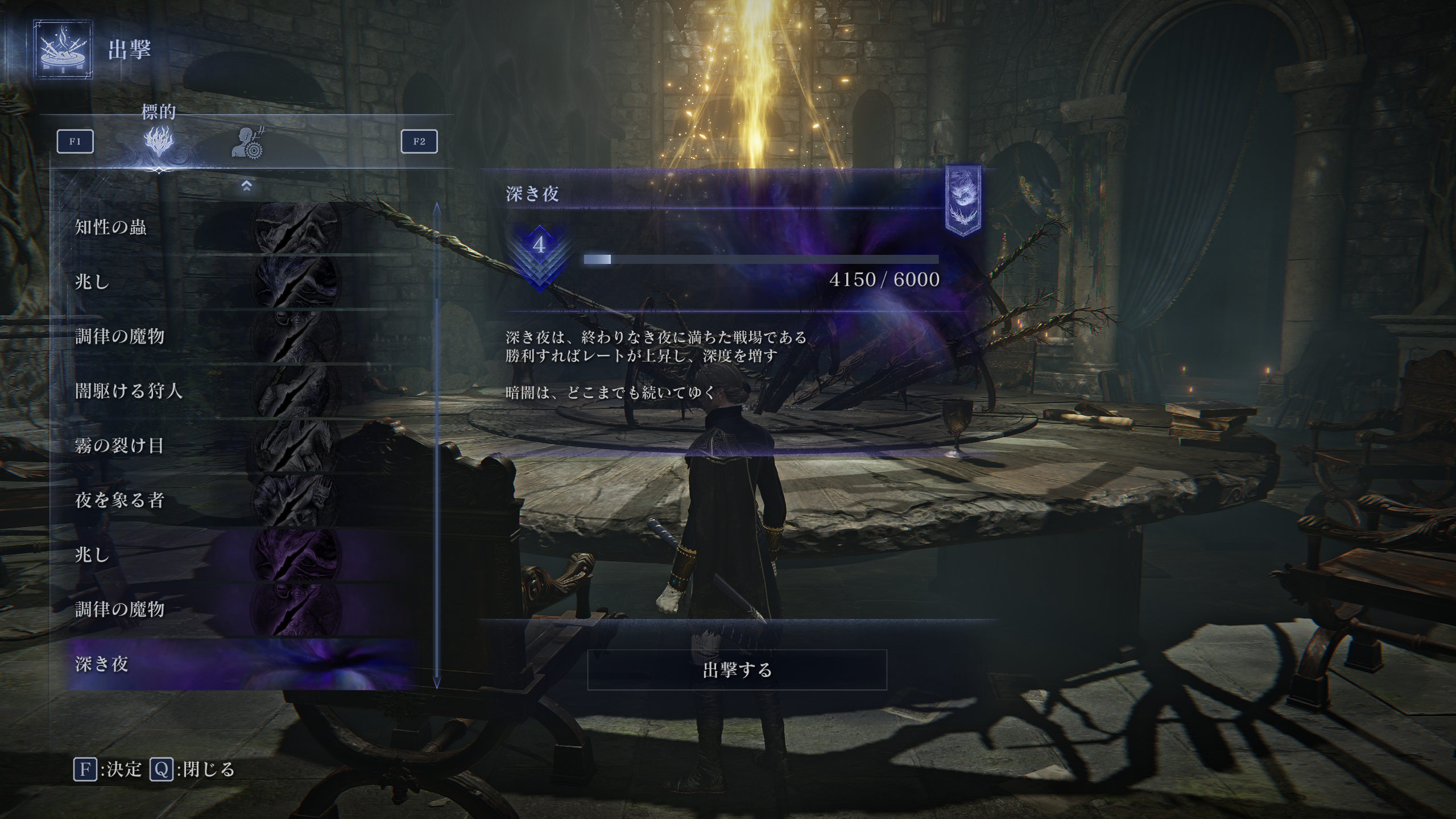Viewport: 1456px width, 819px height.
Task: Open the character gear settings tab
Action: (248, 143)
